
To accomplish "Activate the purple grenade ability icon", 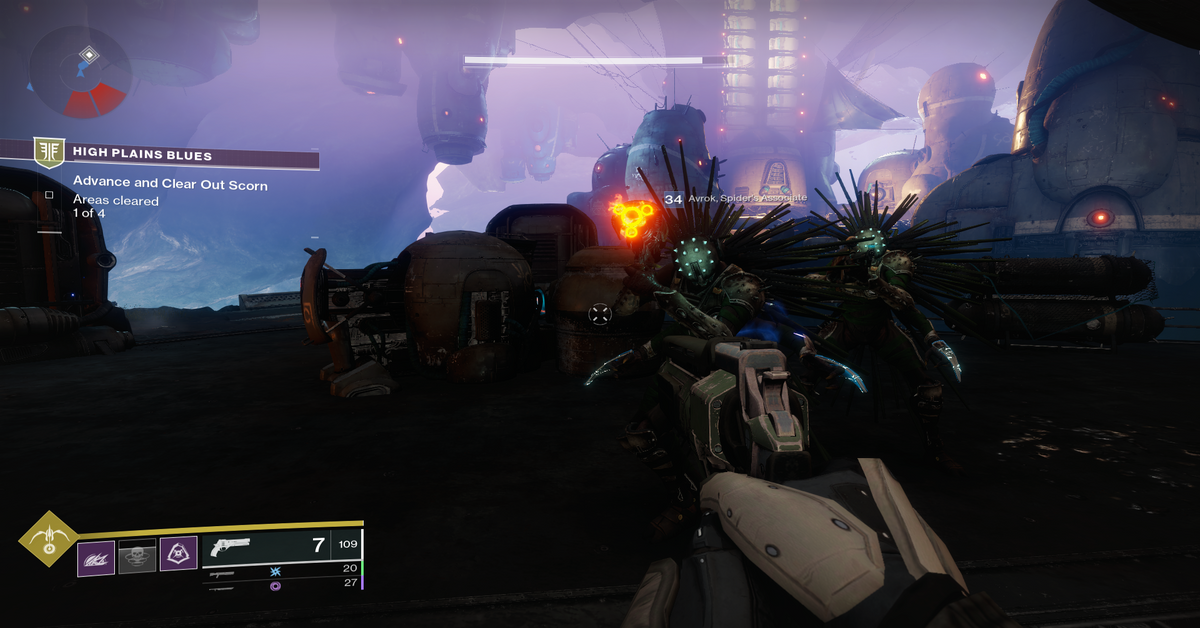I will coord(96,557).
